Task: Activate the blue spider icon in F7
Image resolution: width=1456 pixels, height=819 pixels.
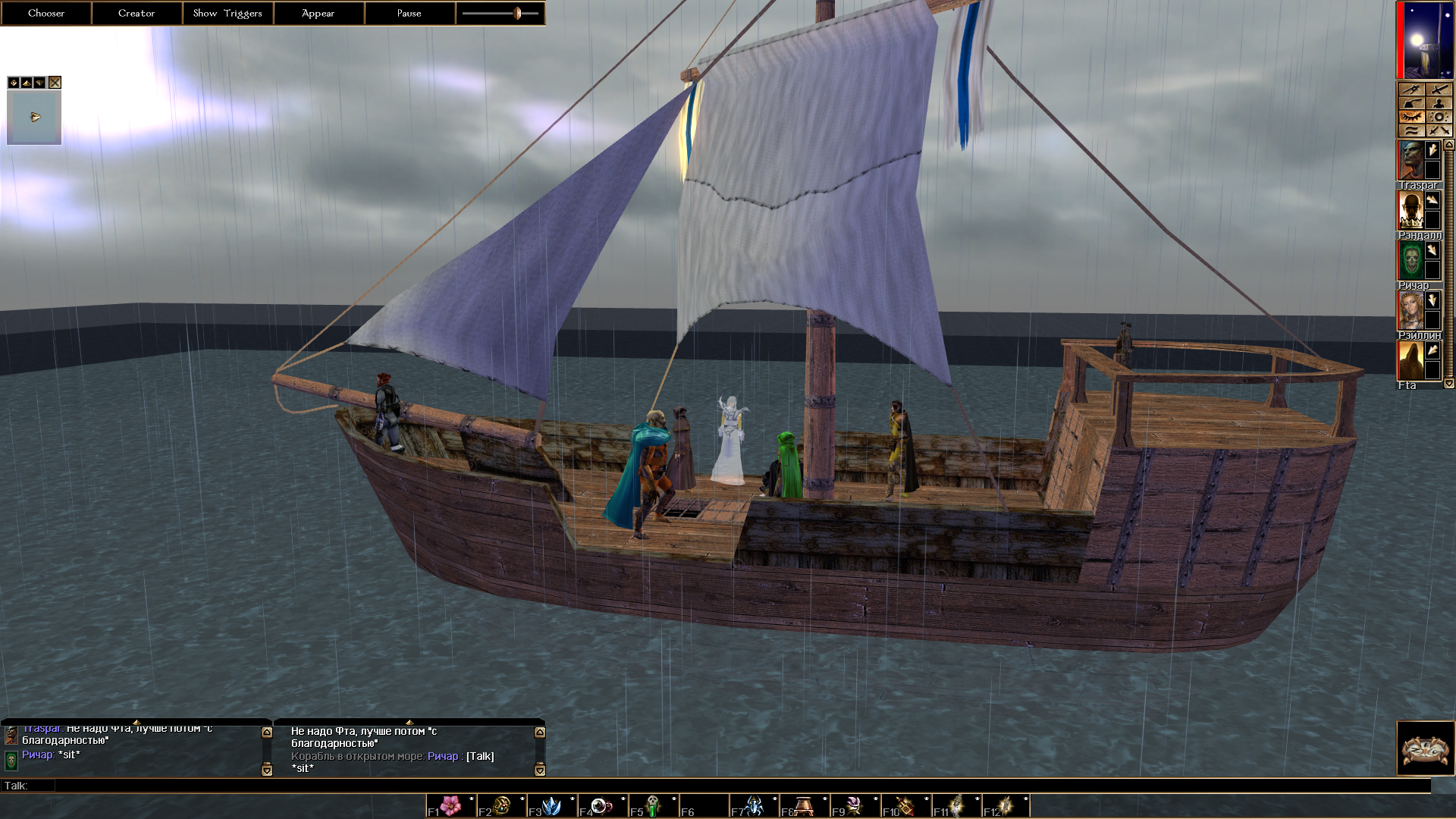Action: tap(755, 805)
